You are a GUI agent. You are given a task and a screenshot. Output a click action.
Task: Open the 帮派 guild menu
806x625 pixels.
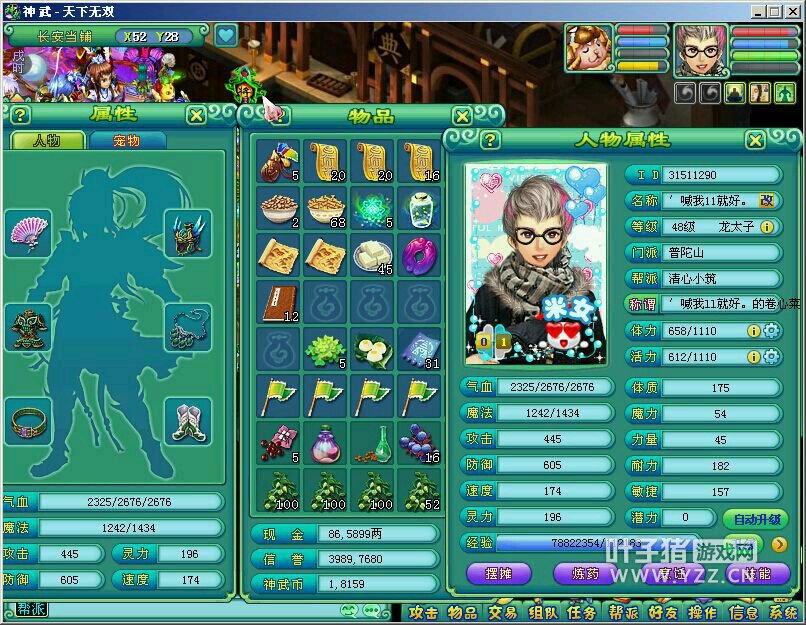point(622,612)
